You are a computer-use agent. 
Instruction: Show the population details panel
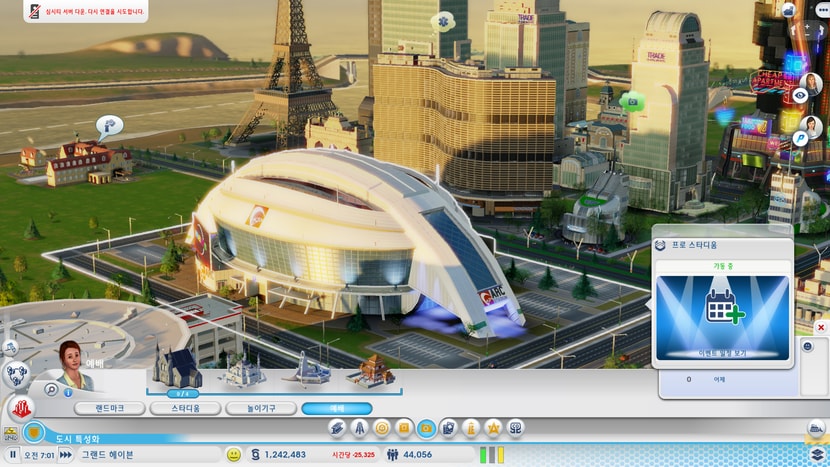[x=392, y=454]
